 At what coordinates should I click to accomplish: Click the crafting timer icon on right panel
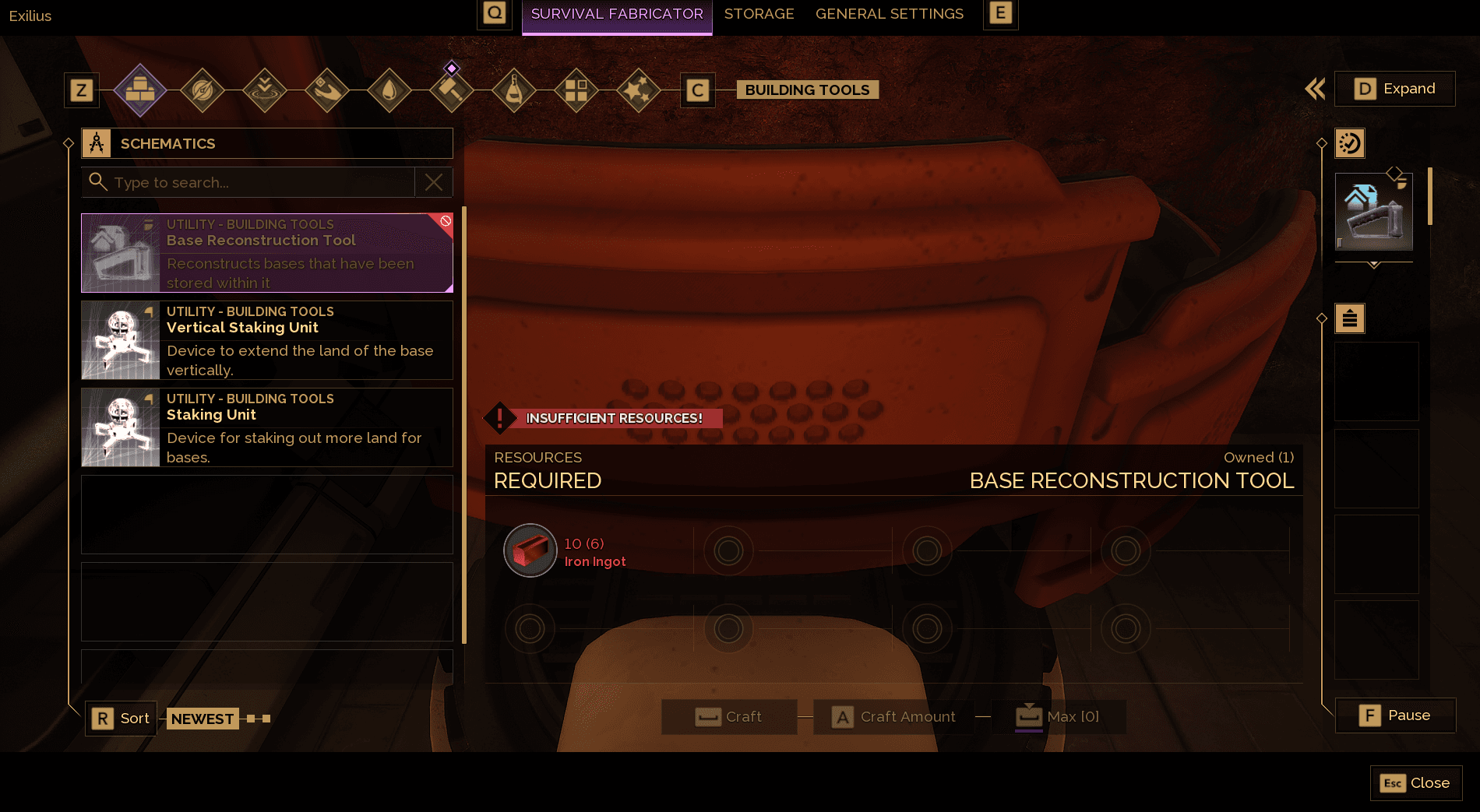pos(1350,142)
